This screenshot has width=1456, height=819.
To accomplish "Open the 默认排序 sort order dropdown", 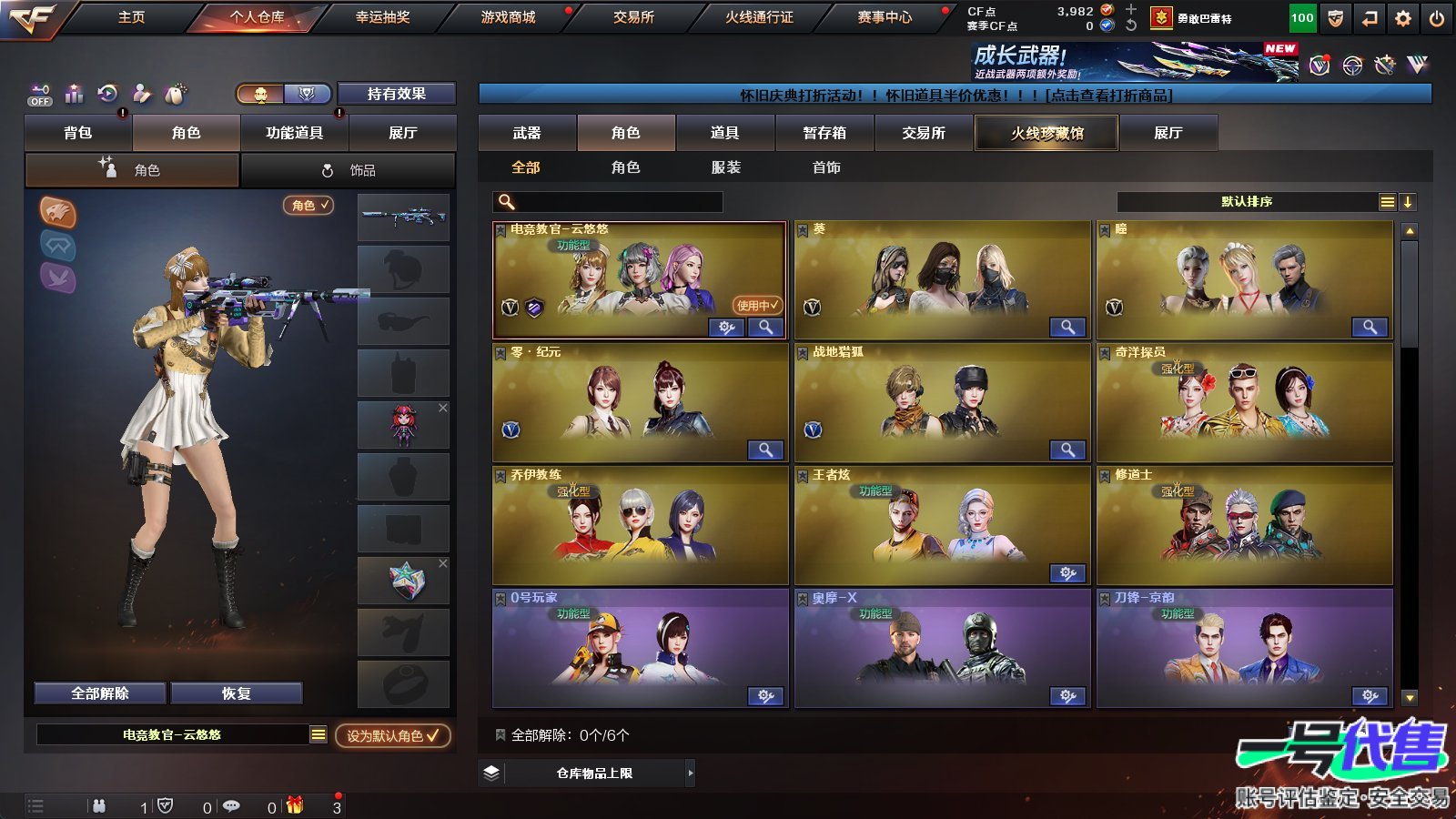I will pyautogui.click(x=1247, y=201).
